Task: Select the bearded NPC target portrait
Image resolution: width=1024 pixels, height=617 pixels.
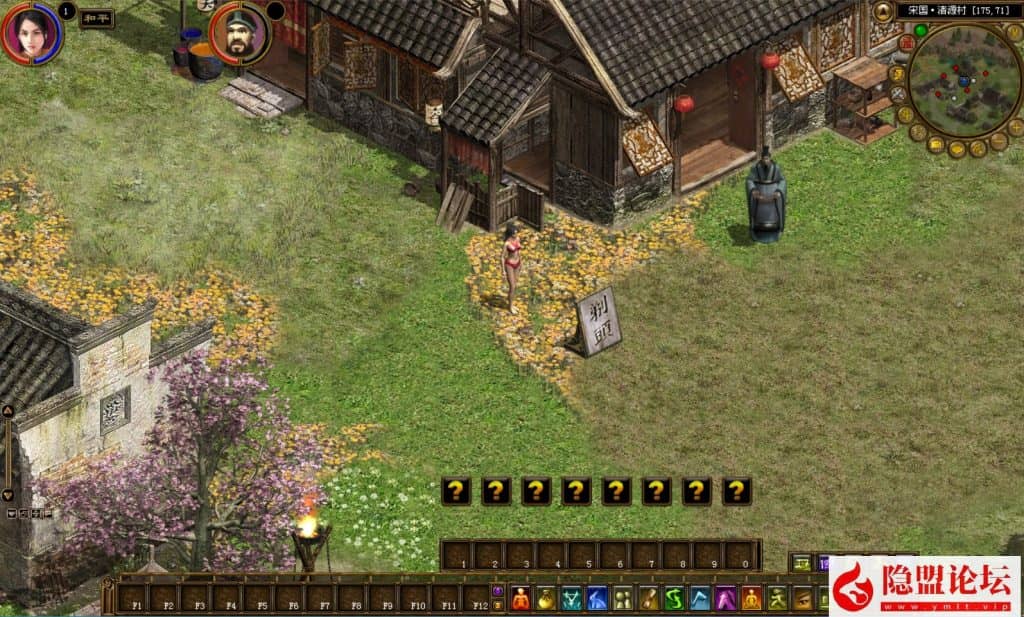Action: pos(240,33)
